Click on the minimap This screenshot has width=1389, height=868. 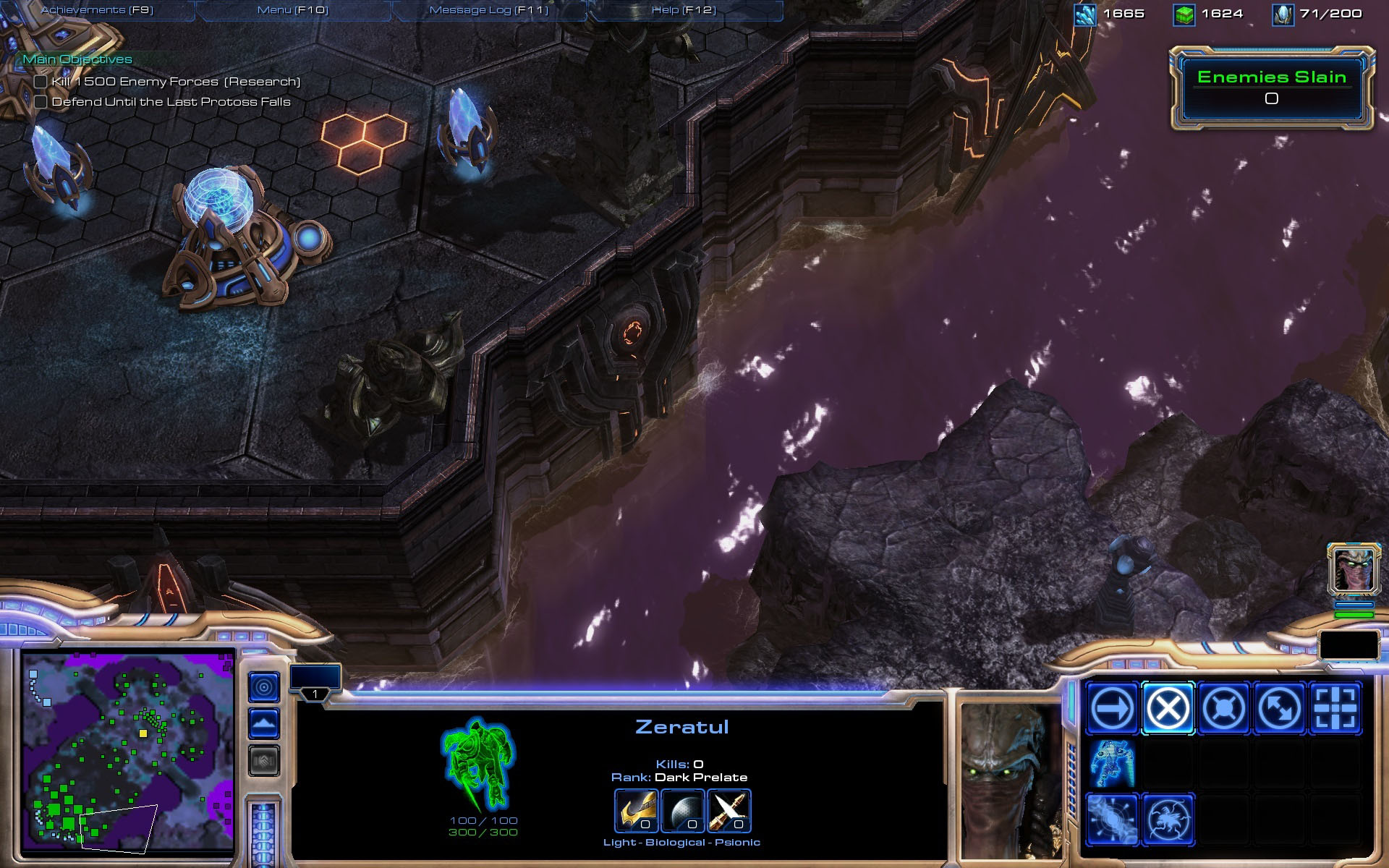pyautogui.click(x=128, y=752)
